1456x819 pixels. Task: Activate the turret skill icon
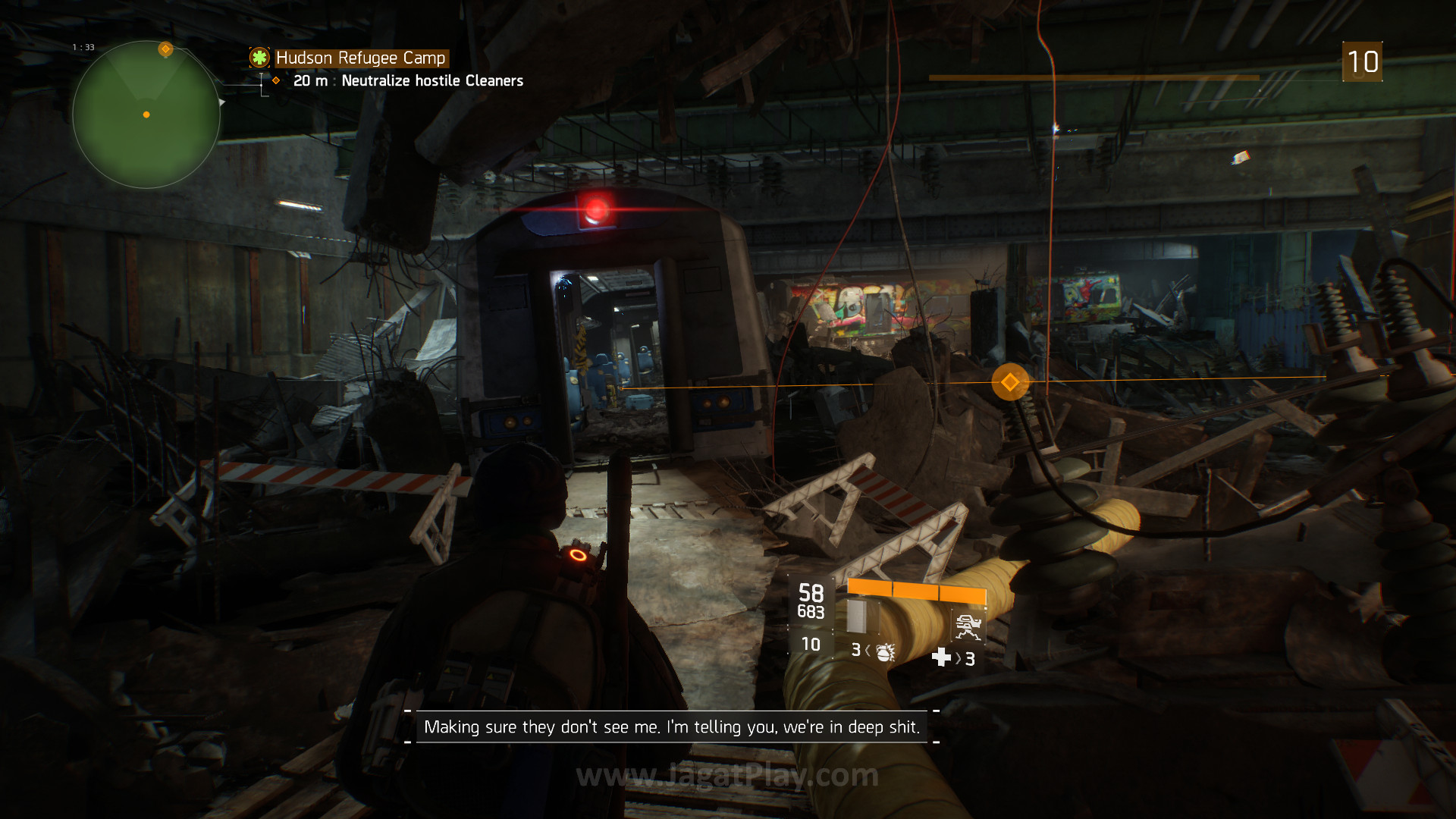[x=968, y=627]
